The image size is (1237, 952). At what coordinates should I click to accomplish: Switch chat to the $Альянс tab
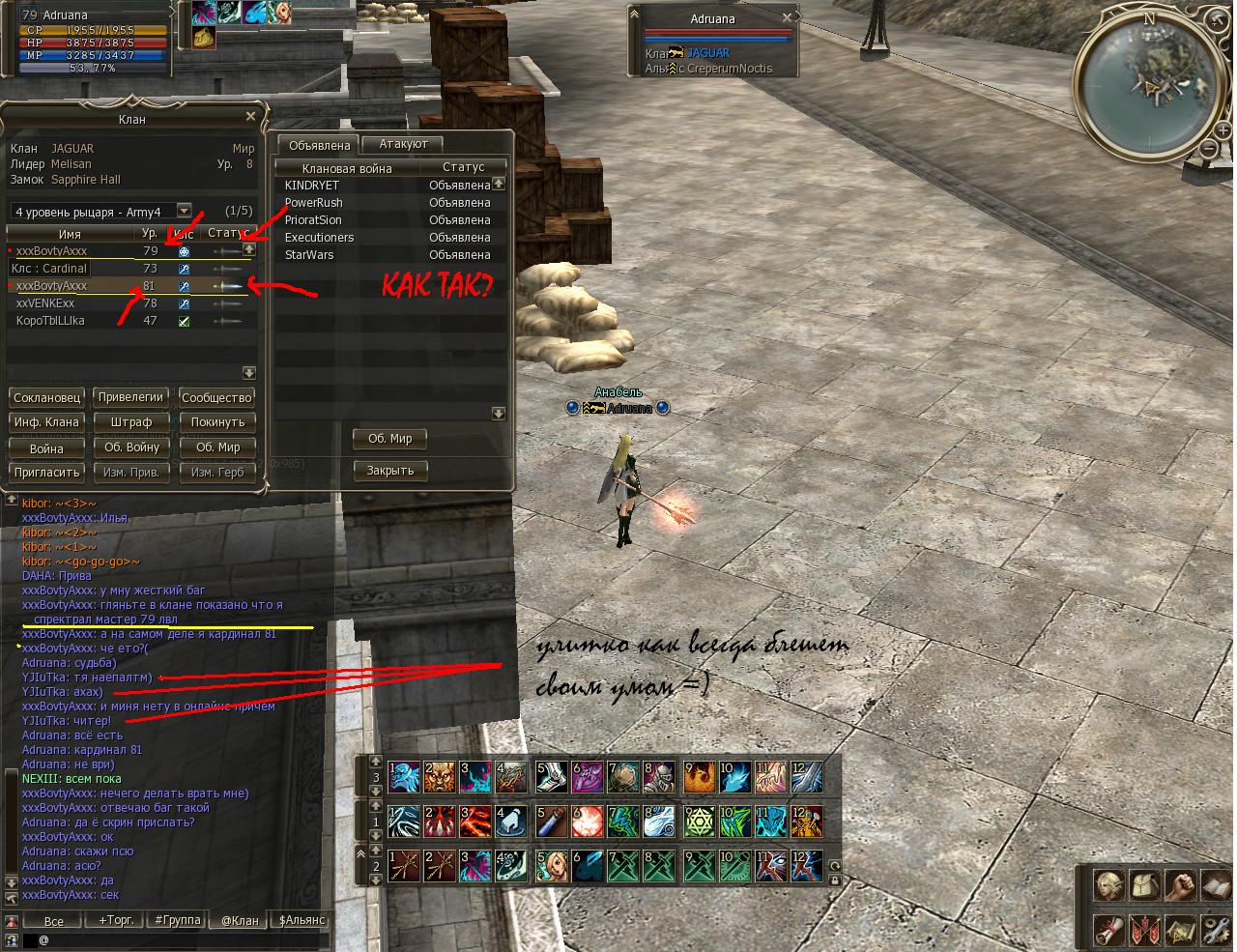coord(302,920)
